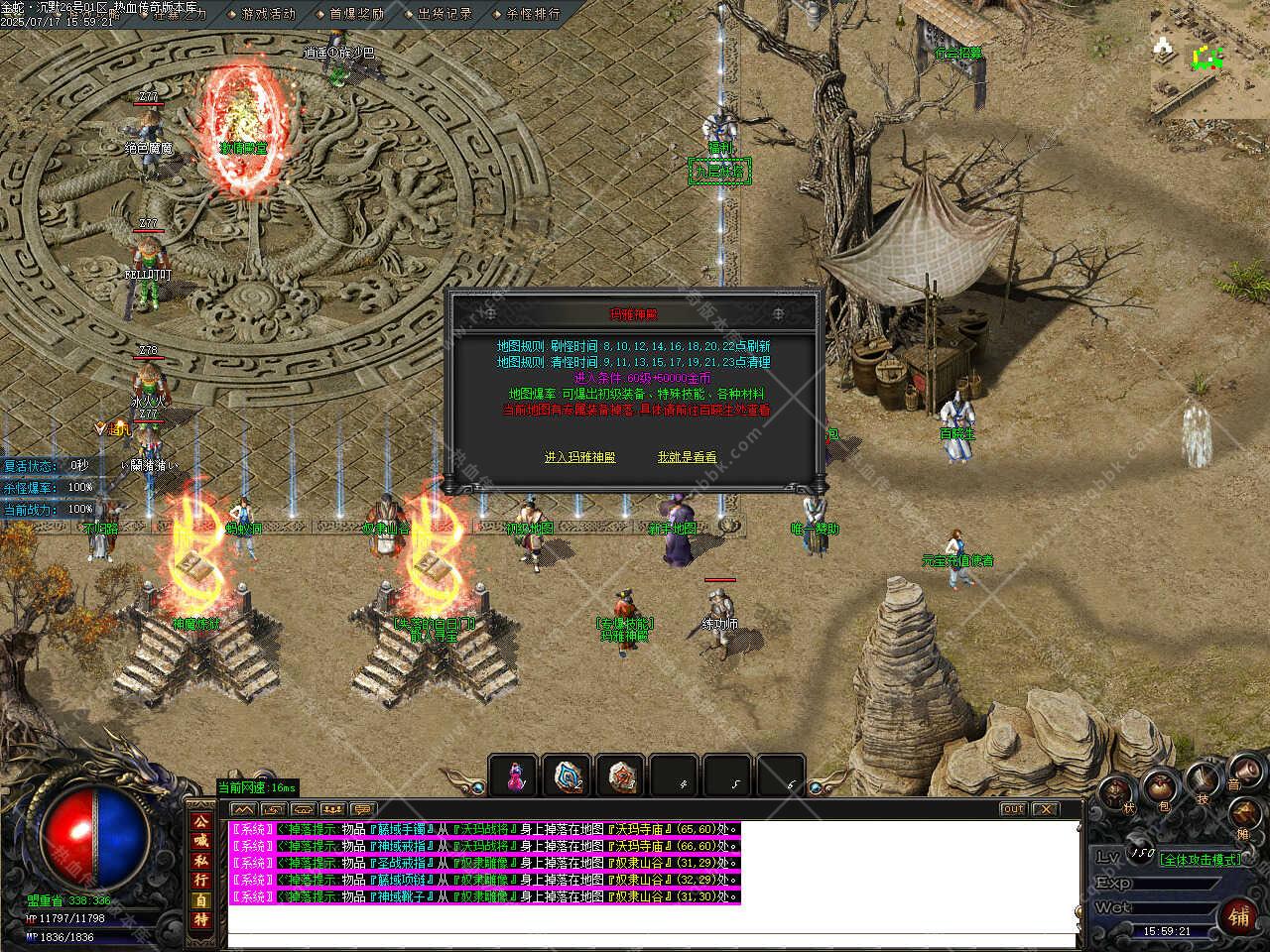Image resolution: width=1270 pixels, height=952 pixels.
Task: Choose the 我就是看看 dialogue option
Action: coord(687,457)
